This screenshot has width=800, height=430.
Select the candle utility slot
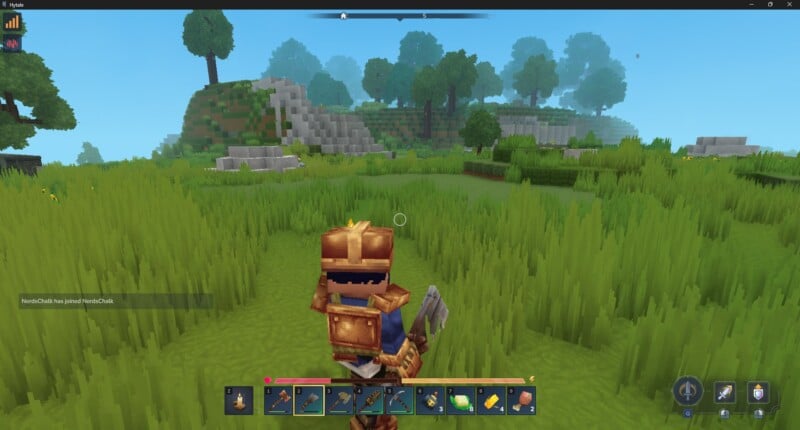click(239, 401)
